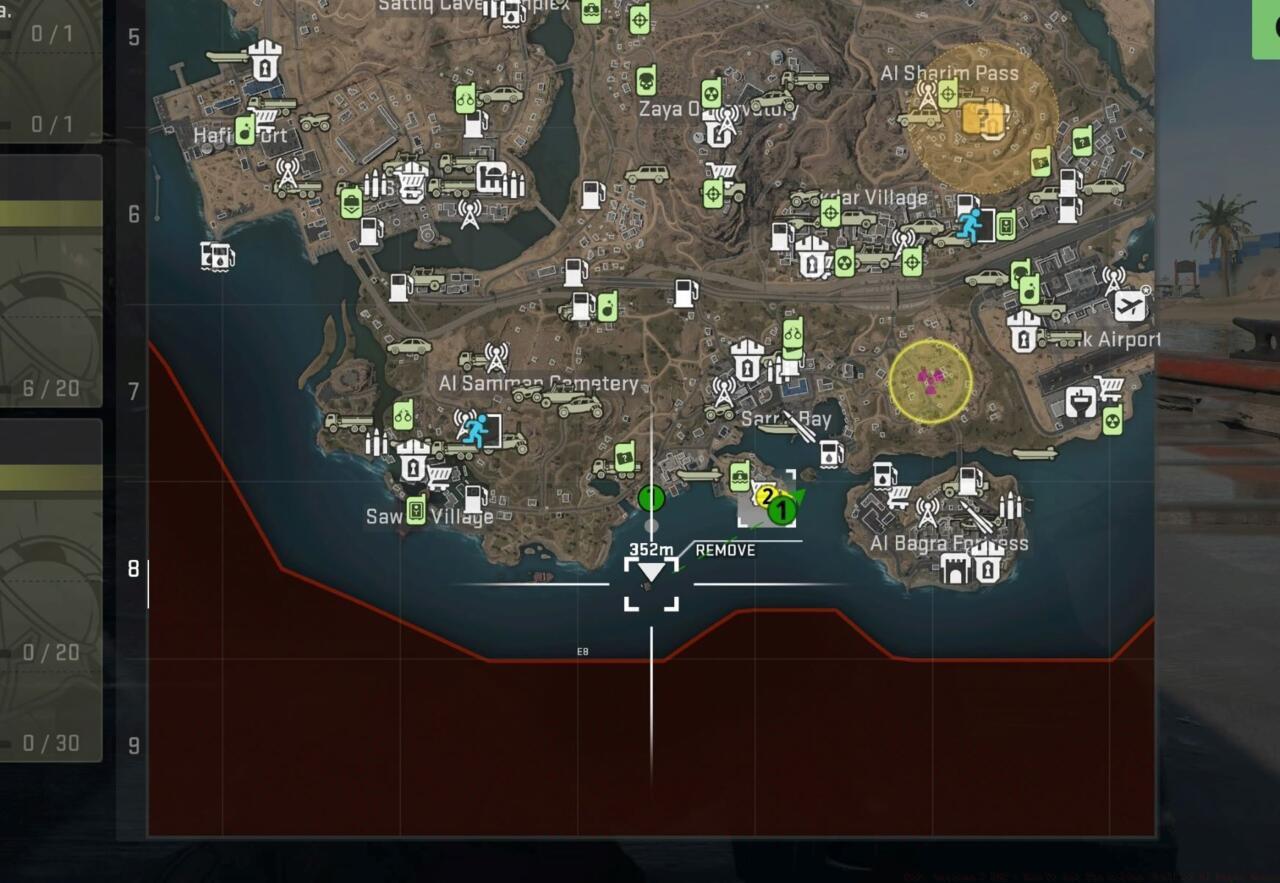Screen dimensions: 1280x883
Task: Click the ATV quad bike icon above Sarrif Bay
Action: (719, 412)
